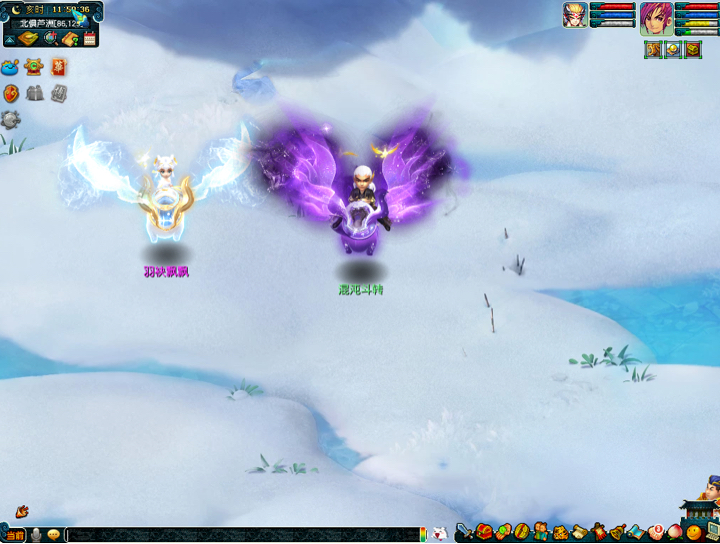Image resolution: width=720 pixels, height=544 pixels.
Task: Select the purple-haired character portrait
Action: tap(657, 17)
